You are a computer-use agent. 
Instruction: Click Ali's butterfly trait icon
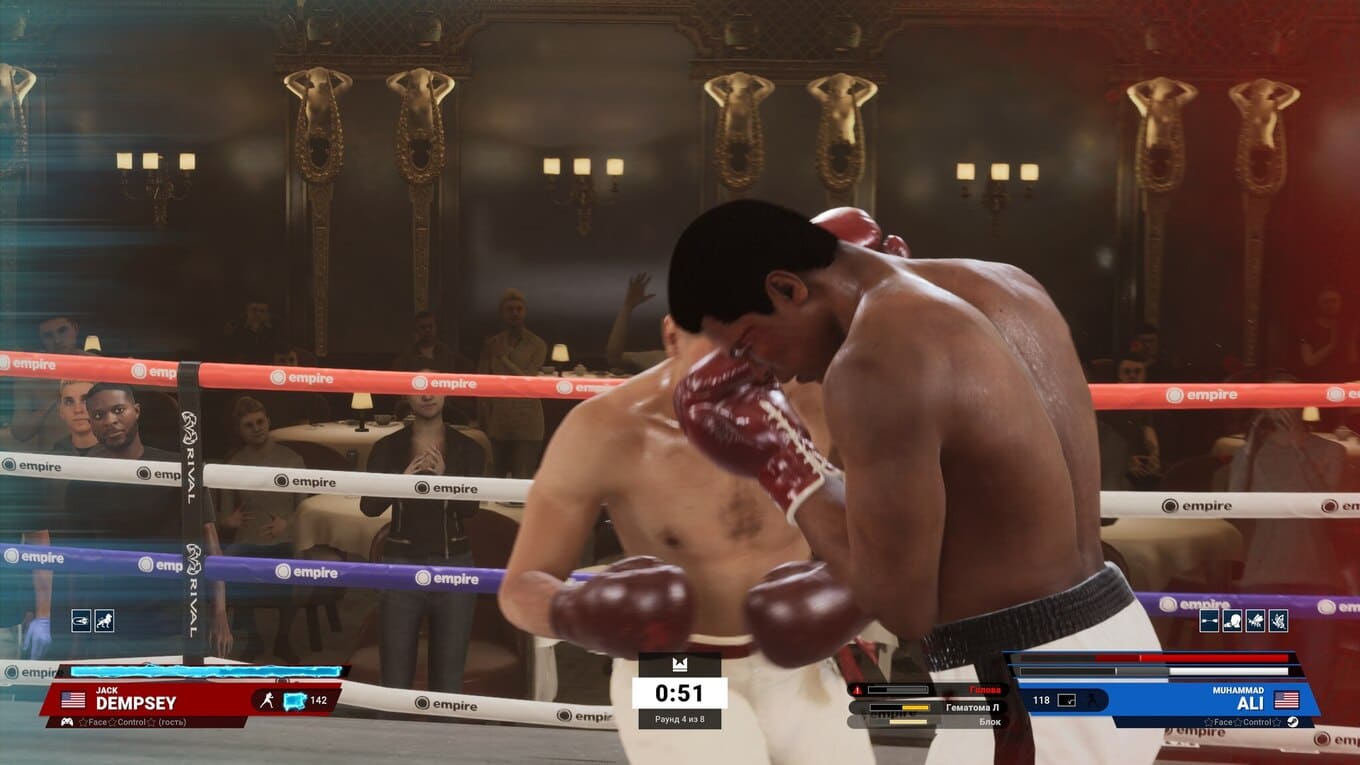(x=1278, y=621)
